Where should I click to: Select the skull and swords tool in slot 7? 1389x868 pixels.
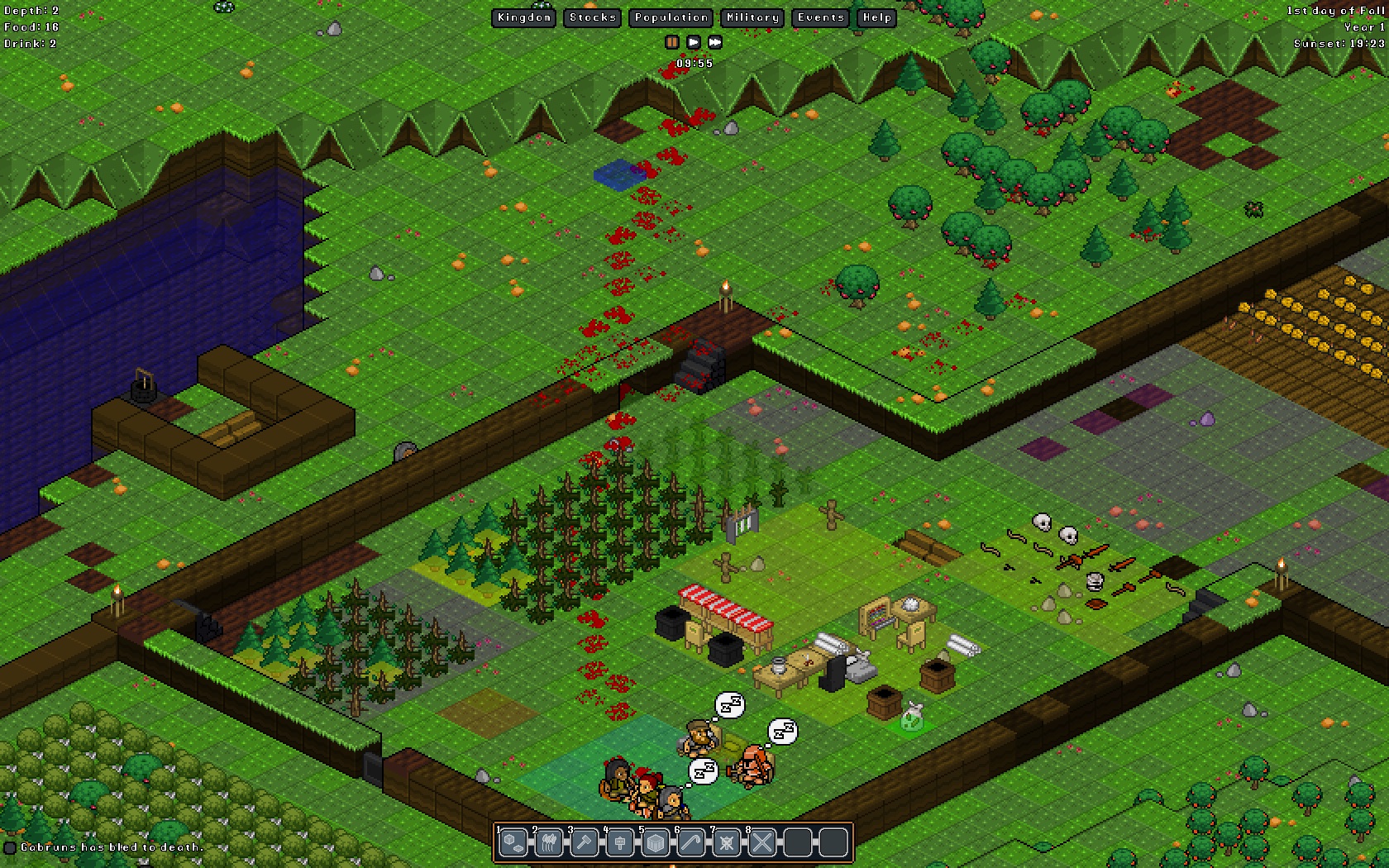[x=727, y=843]
